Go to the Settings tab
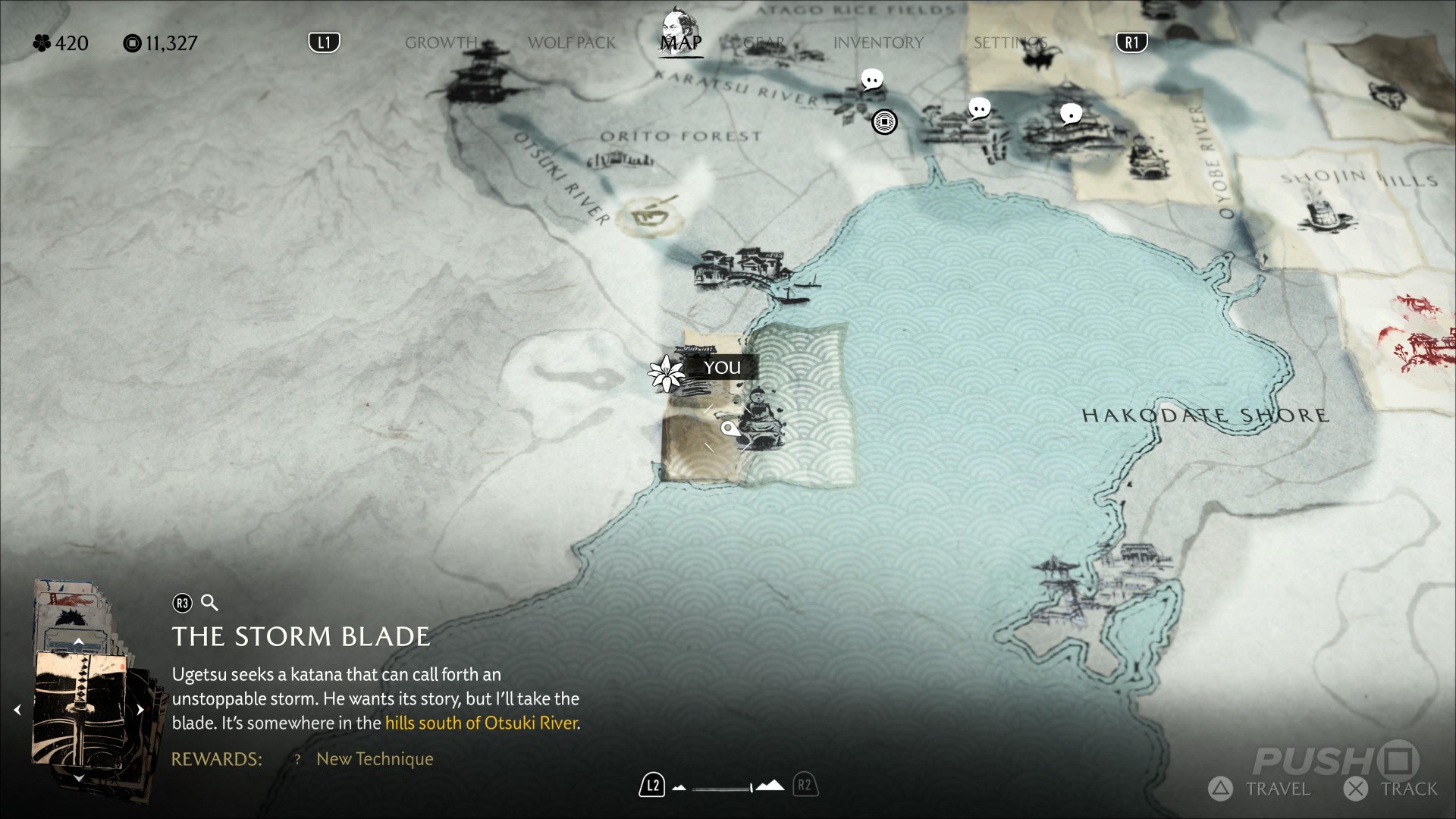This screenshot has width=1456, height=819. 1010,42
